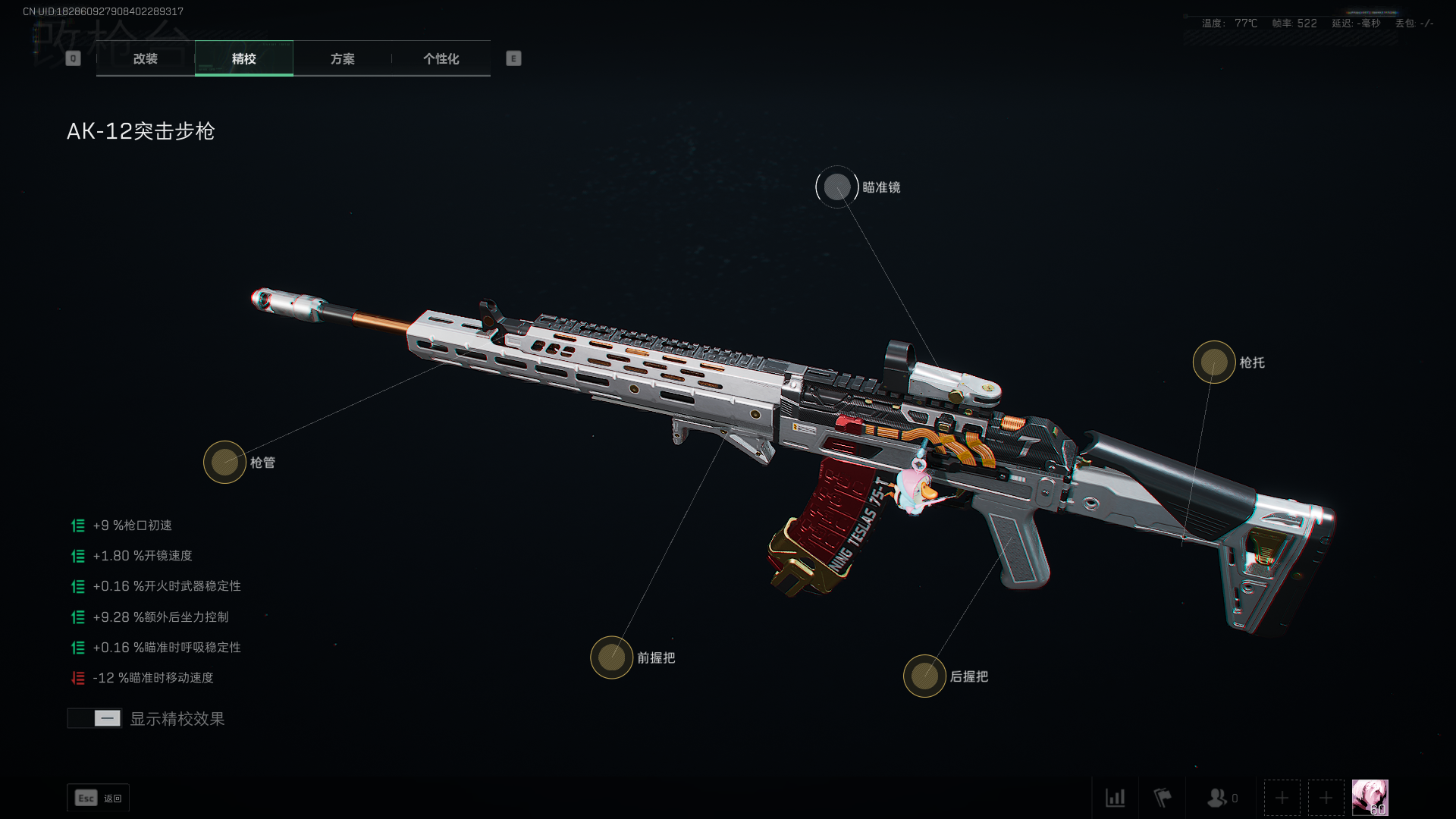The height and width of the screenshot is (819, 1456).
Task: Switch to the 改装 tab
Action: [x=145, y=58]
